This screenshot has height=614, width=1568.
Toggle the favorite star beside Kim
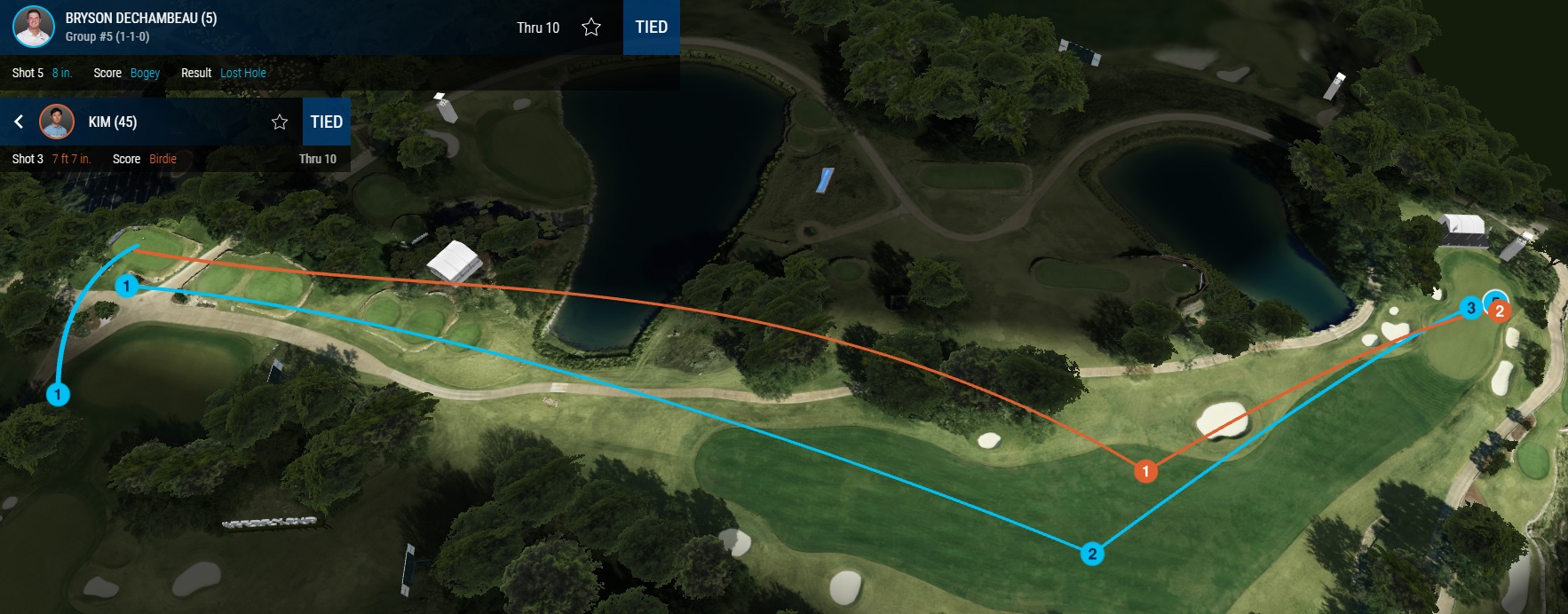280,122
